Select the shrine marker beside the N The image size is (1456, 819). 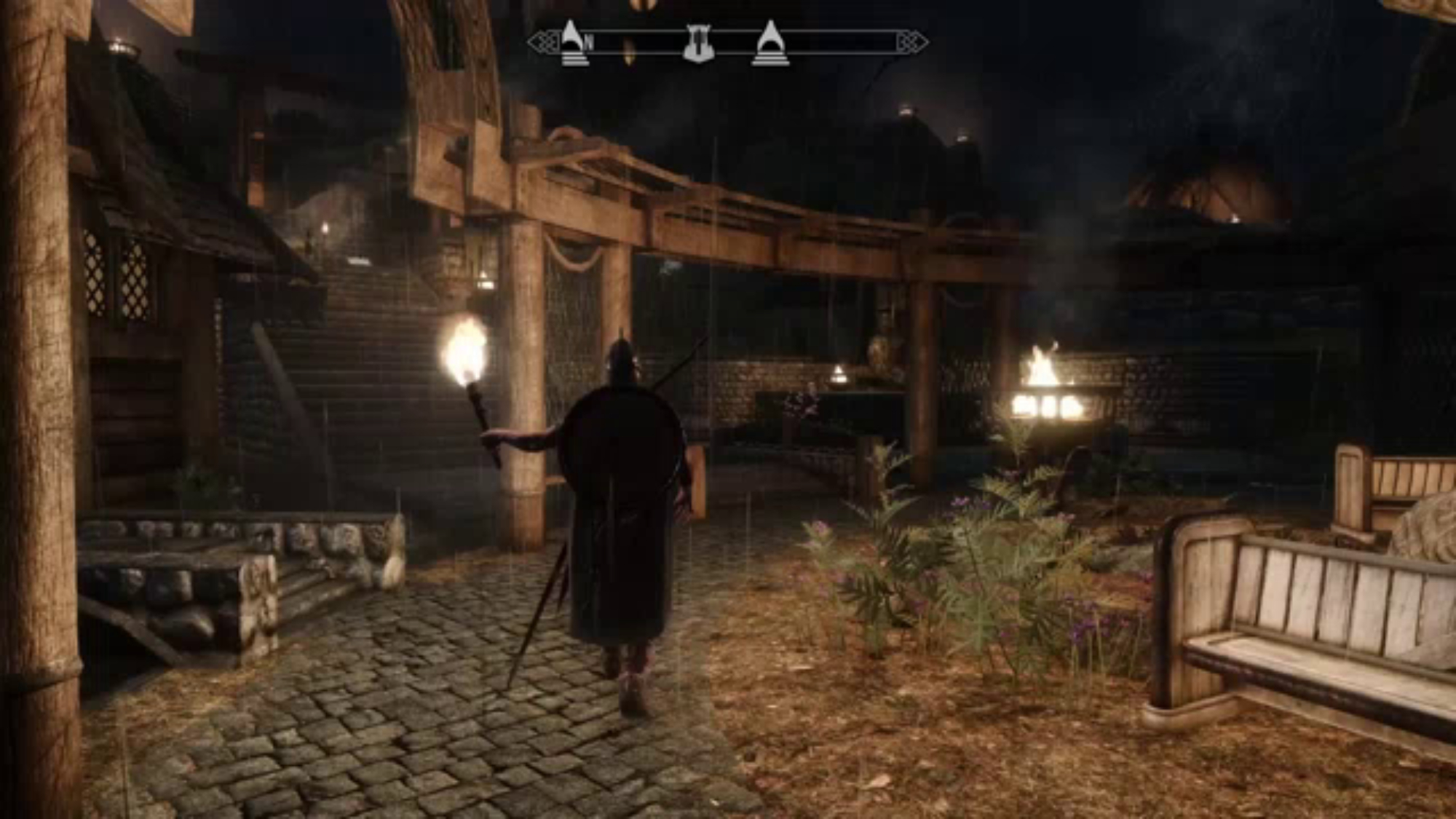point(574,44)
